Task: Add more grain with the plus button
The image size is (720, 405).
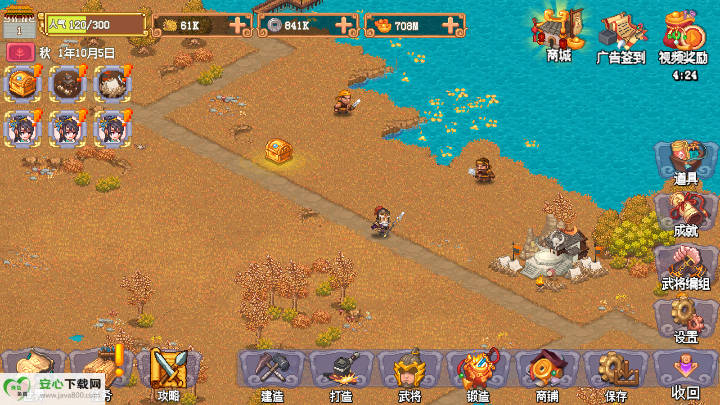Action: (237, 24)
